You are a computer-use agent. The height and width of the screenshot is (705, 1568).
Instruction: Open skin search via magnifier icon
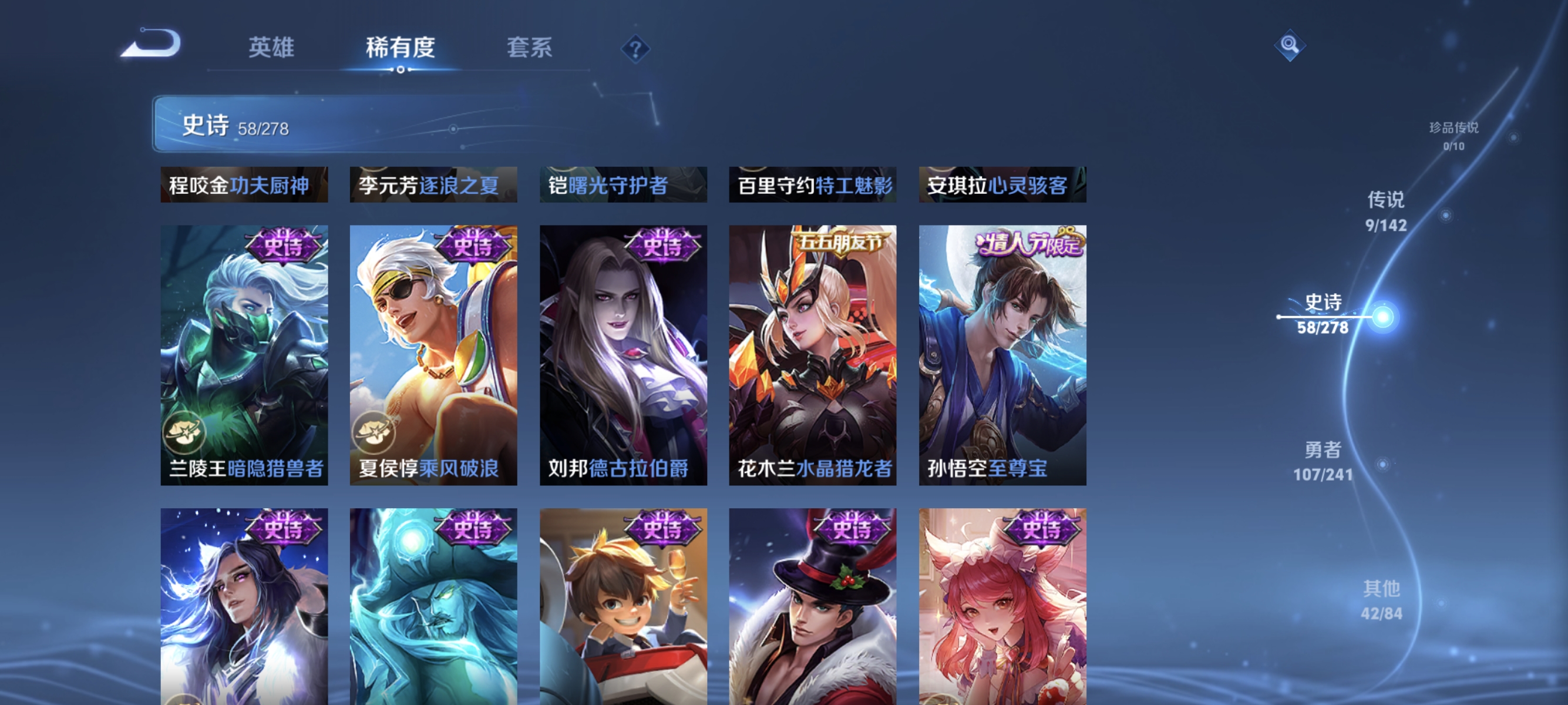pos(1290,46)
